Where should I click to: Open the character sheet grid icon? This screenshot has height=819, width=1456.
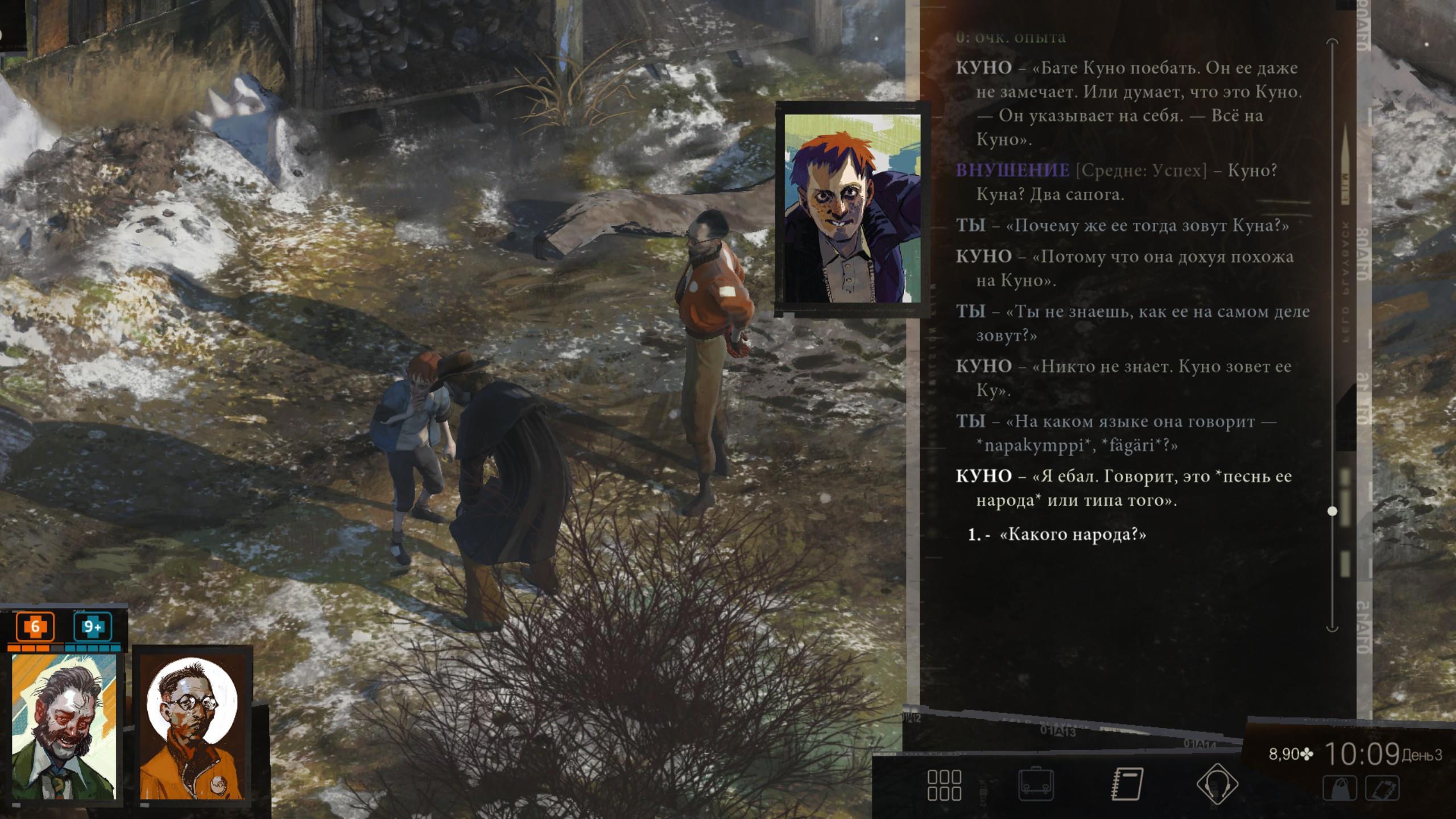coord(944,785)
